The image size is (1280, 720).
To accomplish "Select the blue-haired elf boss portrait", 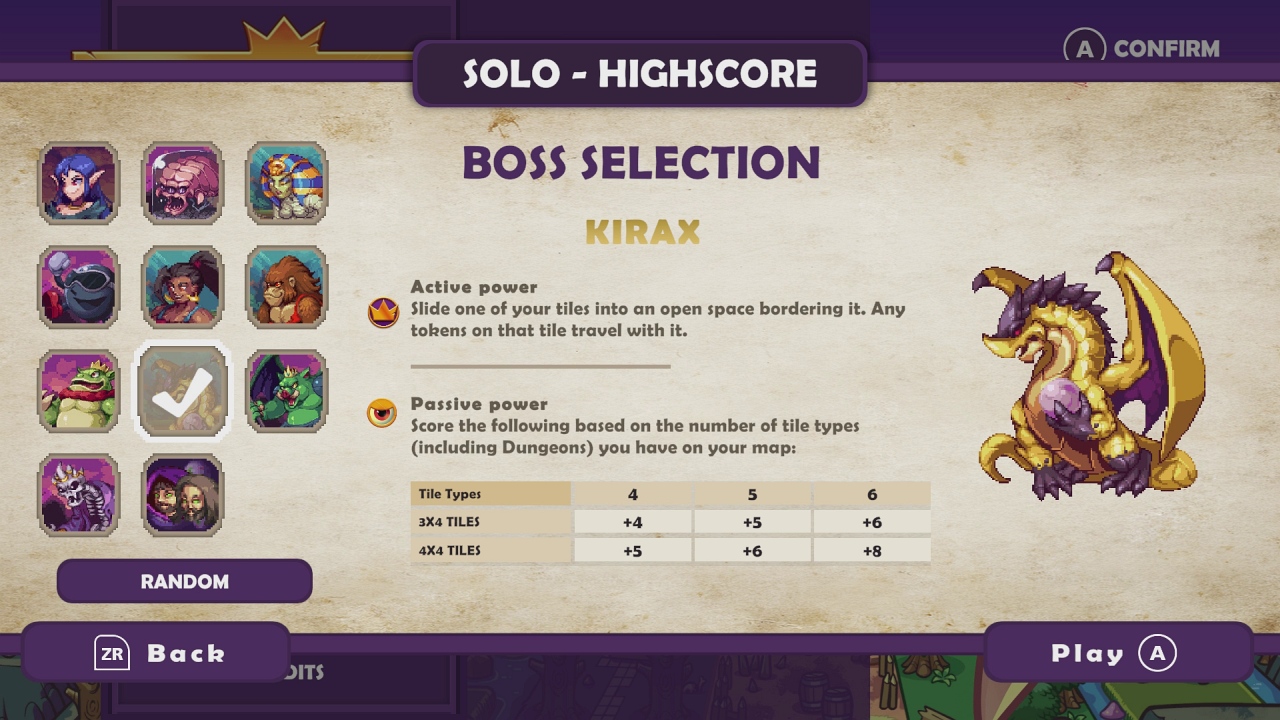I will click(79, 184).
